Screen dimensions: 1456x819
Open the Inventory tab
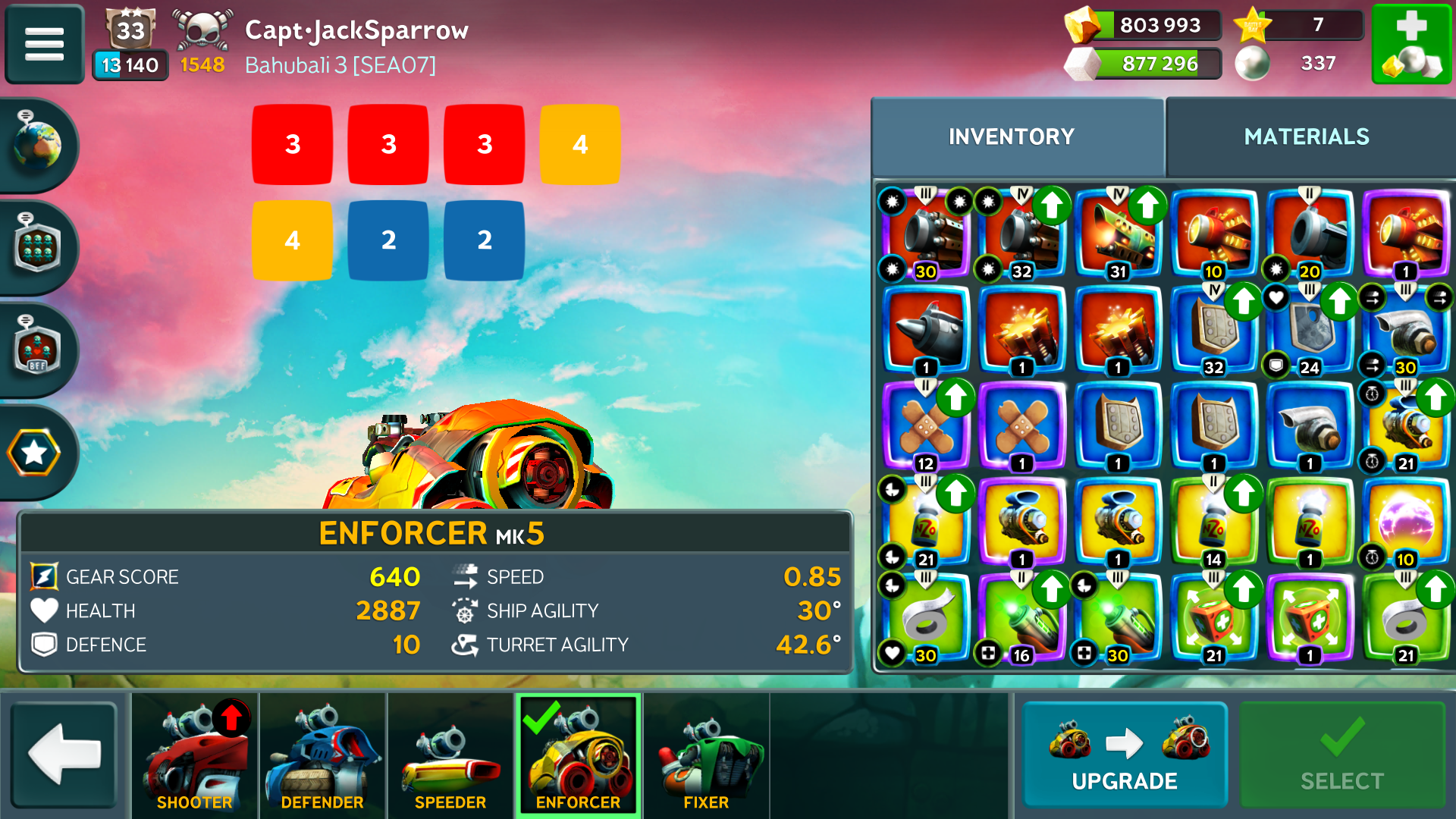[1012, 136]
